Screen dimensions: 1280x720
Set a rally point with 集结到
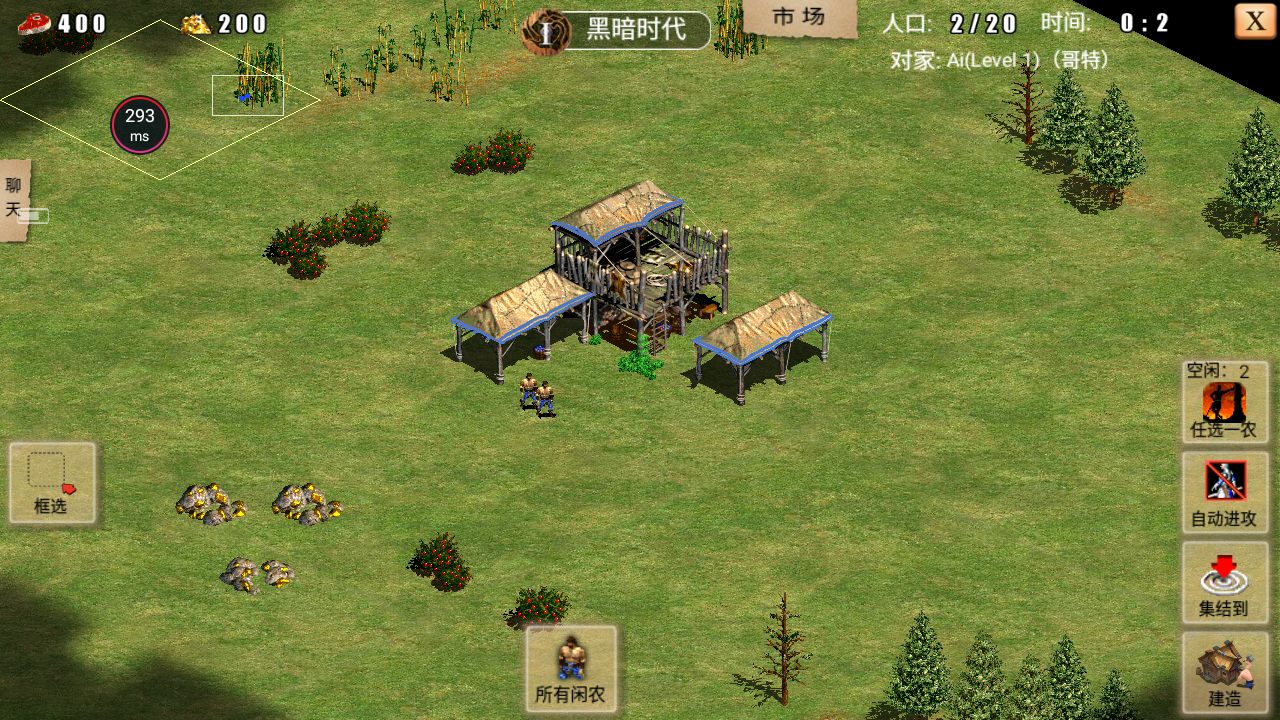[1225, 582]
